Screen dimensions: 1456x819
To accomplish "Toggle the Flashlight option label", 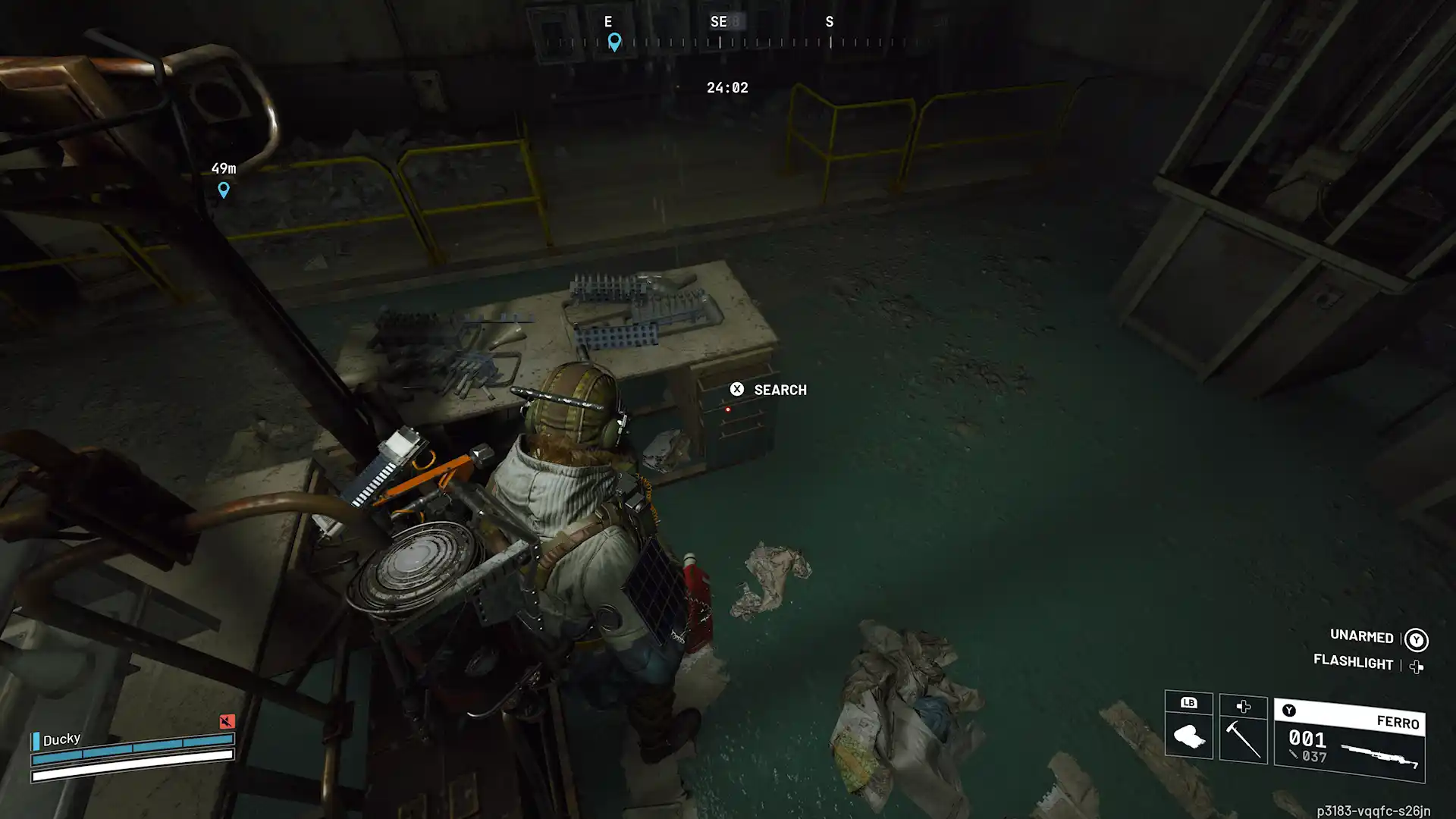I will click(1353, 662).
